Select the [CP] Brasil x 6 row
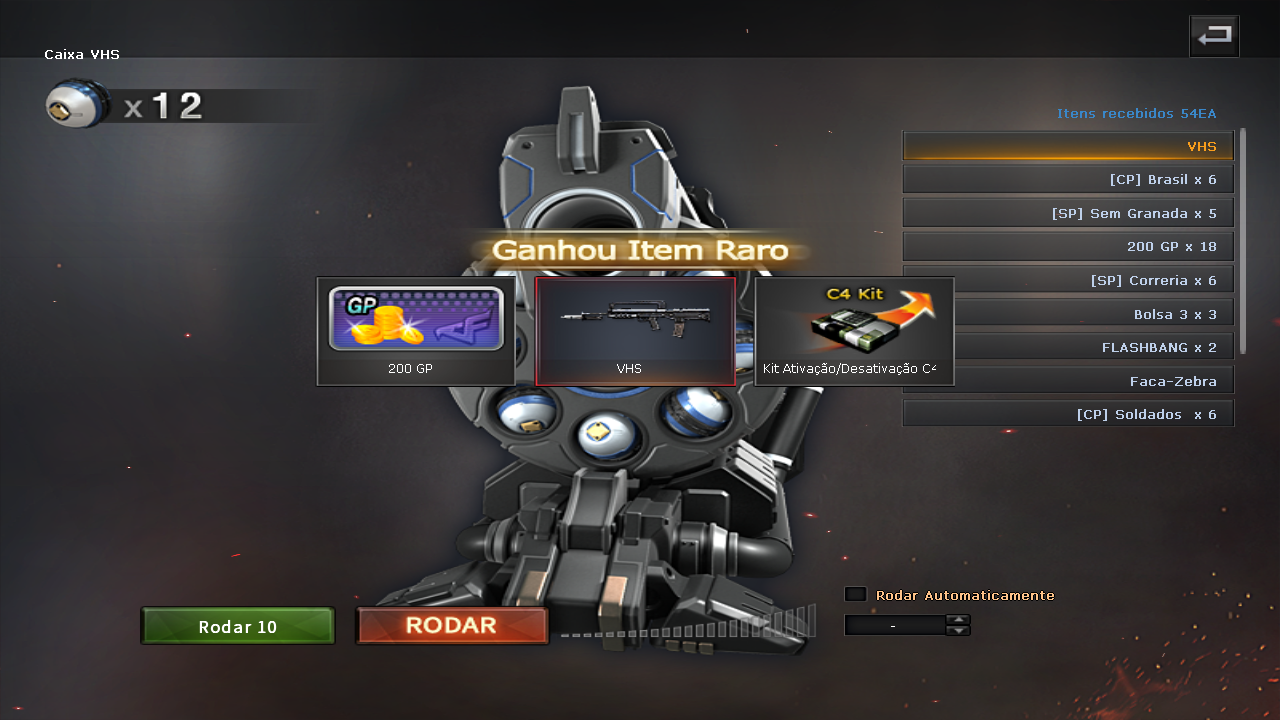This screenshot has width=1280, height=720. click(x=1068, y=179)
